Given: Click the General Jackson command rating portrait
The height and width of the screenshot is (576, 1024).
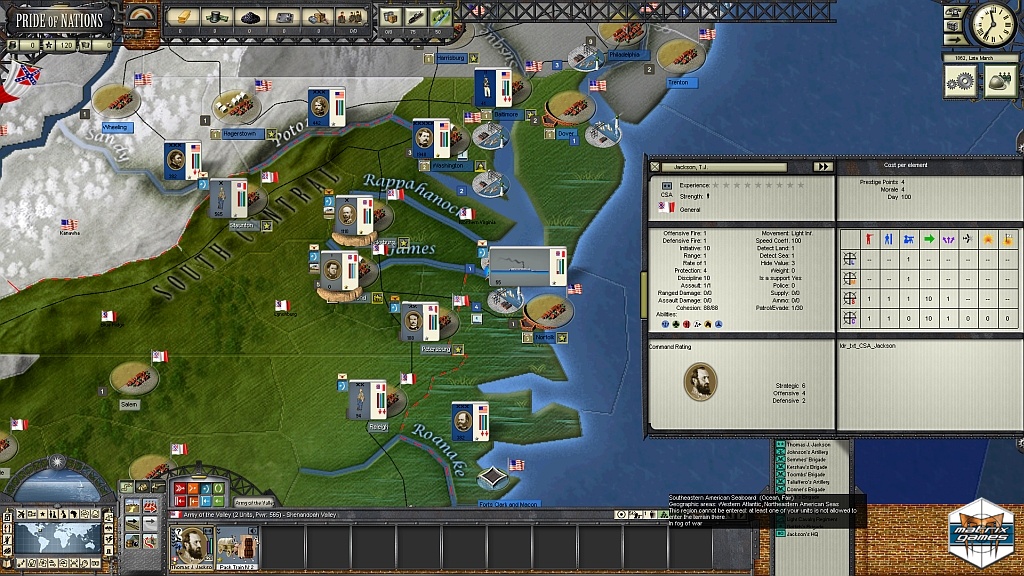Looking at the screenshot, I should [x=700, y=381].
